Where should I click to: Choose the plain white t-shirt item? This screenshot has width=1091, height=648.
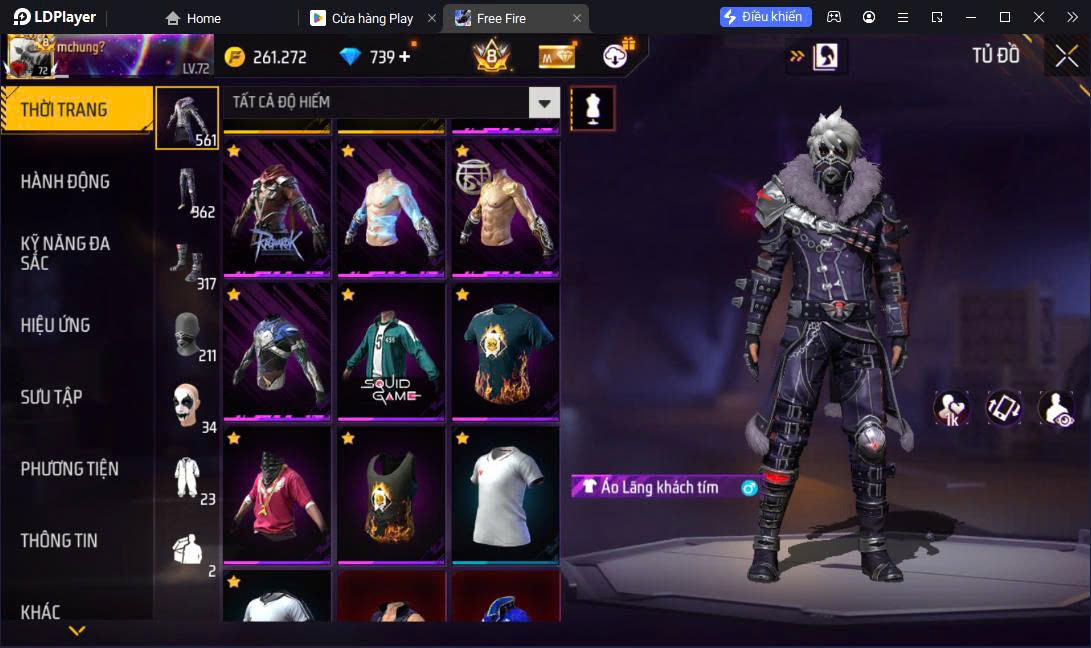pyautogui.click(x=505, y=495)
